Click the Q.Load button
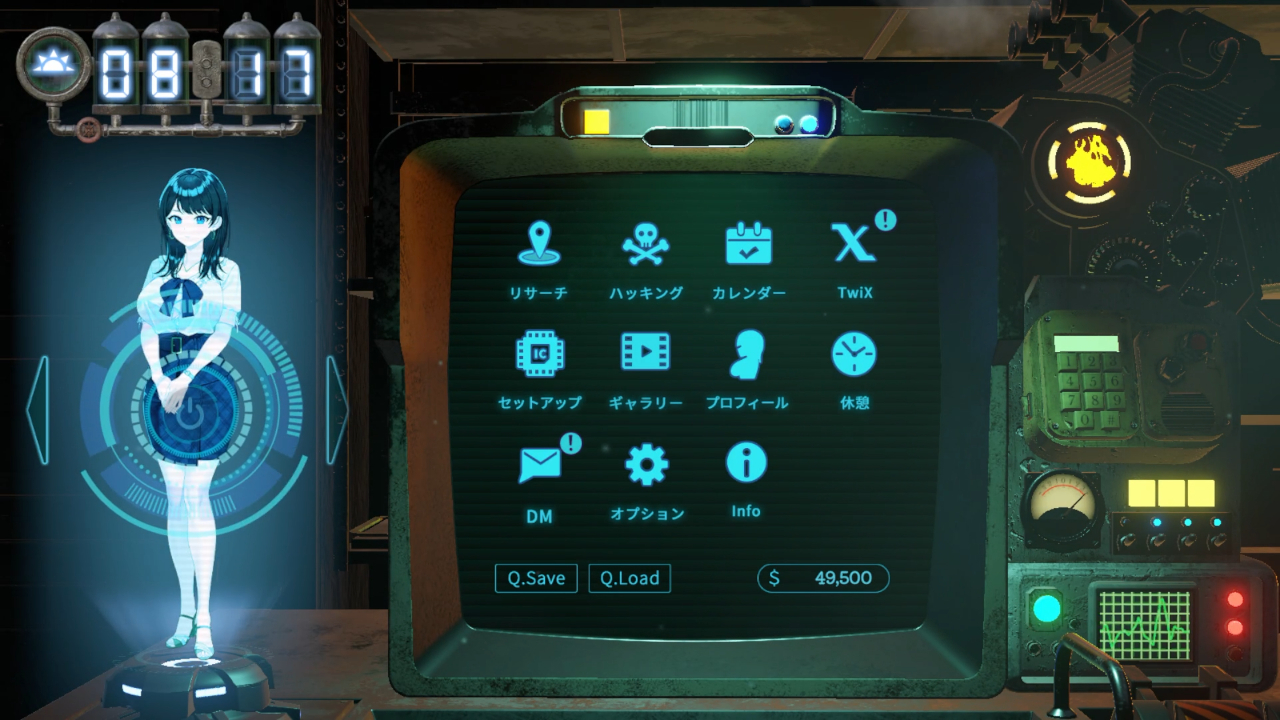The height and width of the screenshot is (720, 1280). (x=629, y=578)
